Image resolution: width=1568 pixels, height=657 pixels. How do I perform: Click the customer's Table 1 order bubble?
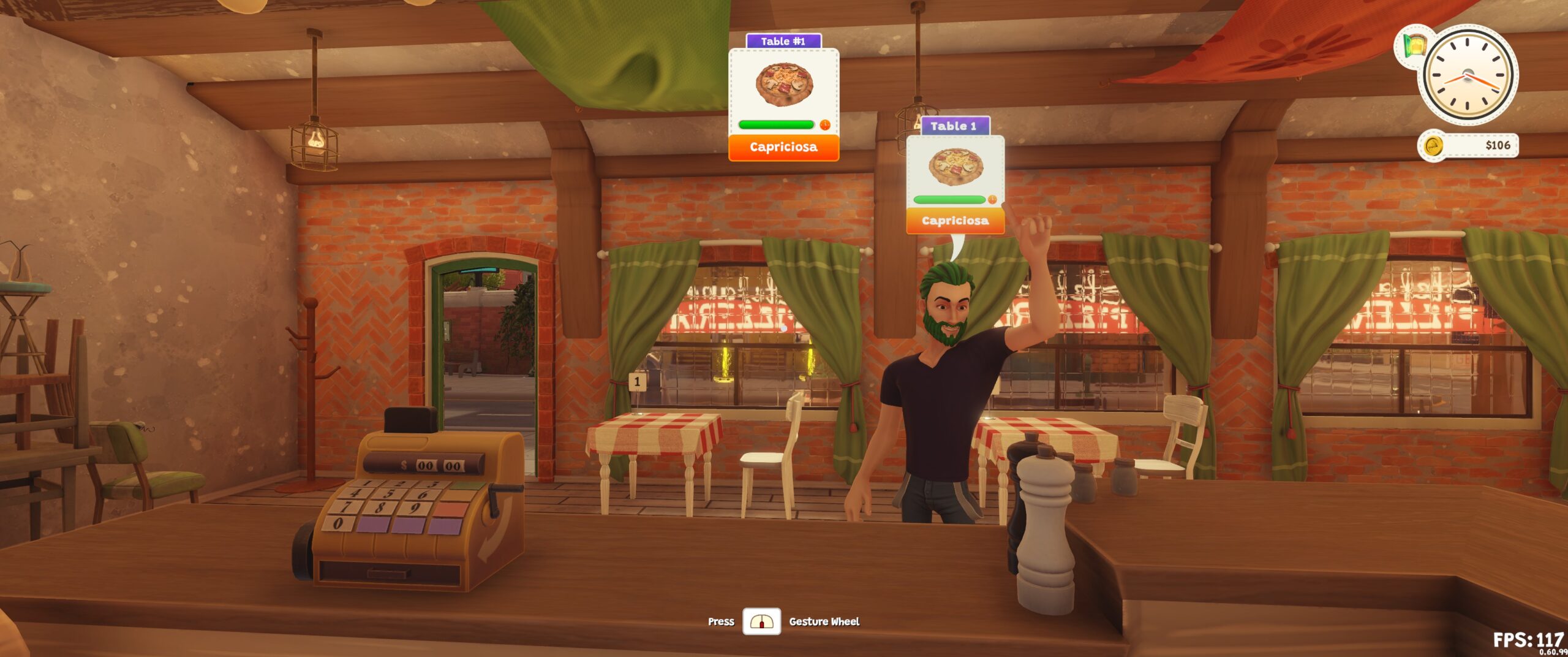tap(955, 177)
